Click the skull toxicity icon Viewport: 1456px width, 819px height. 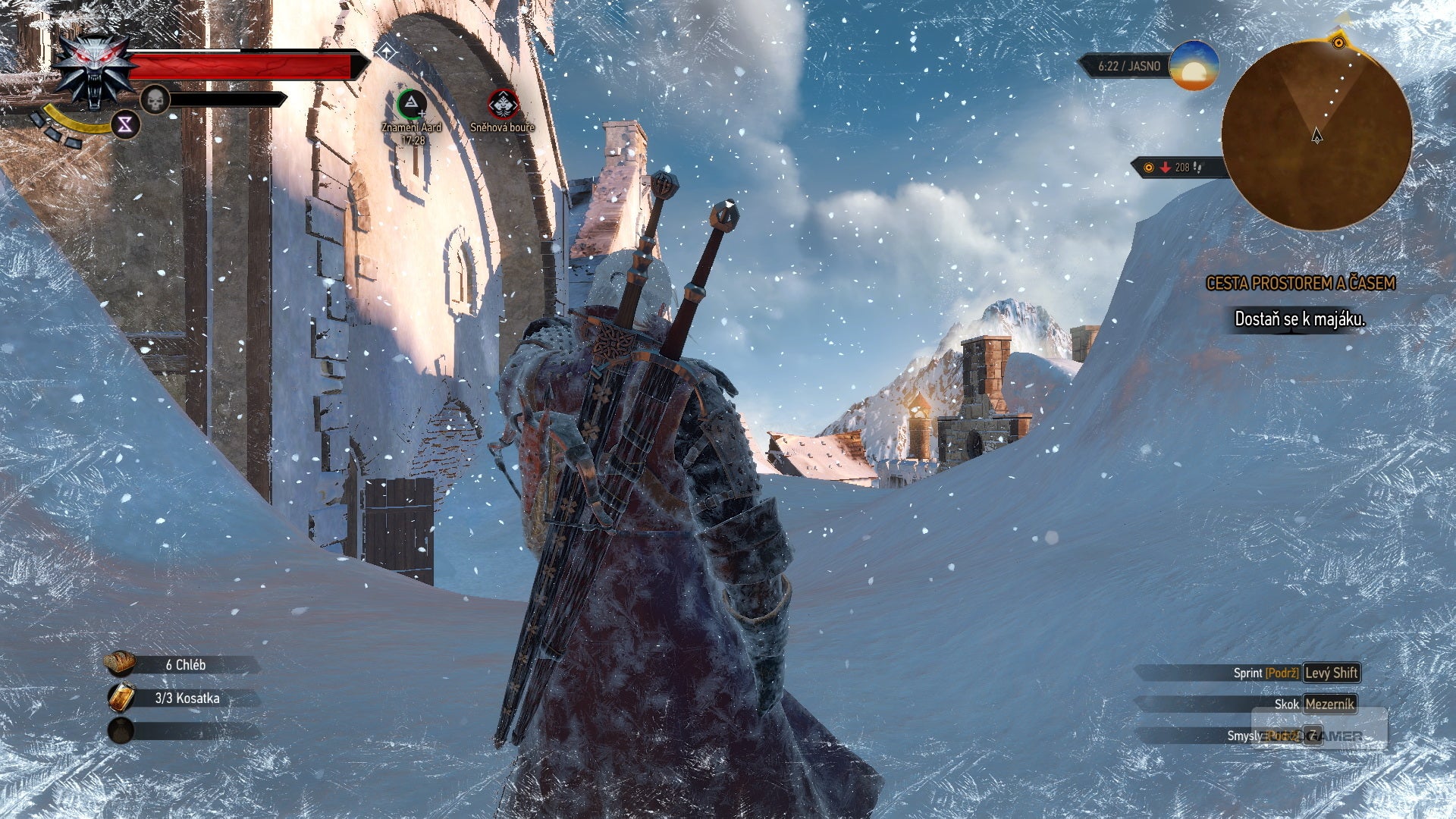(x=155, y=99)
